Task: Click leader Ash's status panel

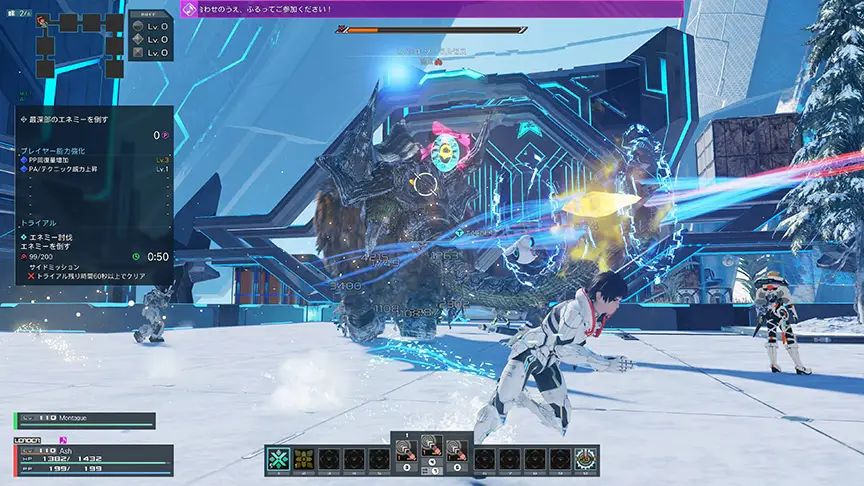Action: click(x=93, y=460)
